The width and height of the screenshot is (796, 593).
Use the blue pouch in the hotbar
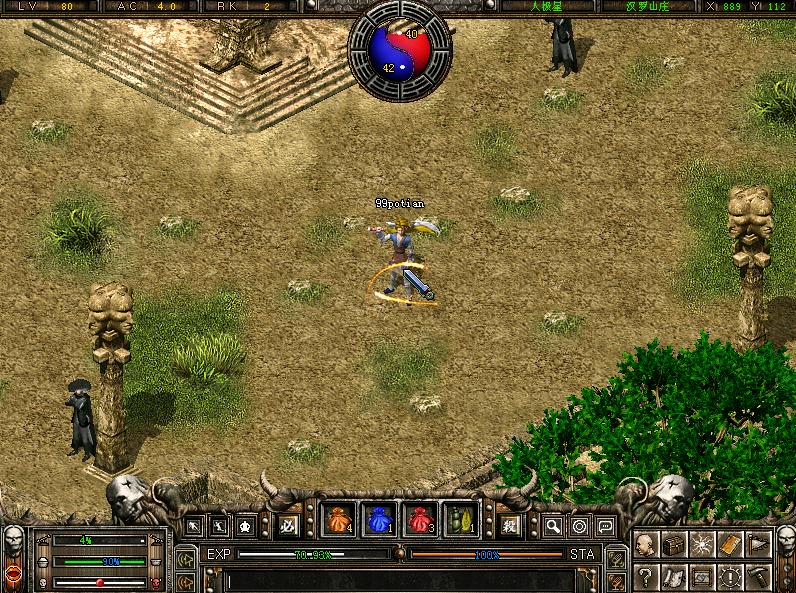tap(378, 521)
